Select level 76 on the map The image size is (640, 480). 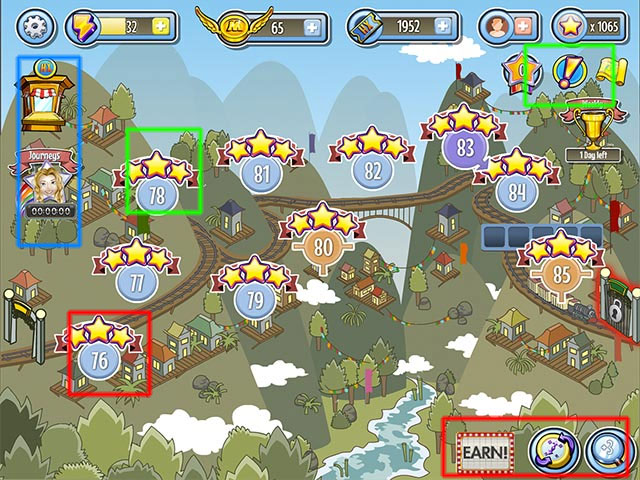tap(100, 358)
